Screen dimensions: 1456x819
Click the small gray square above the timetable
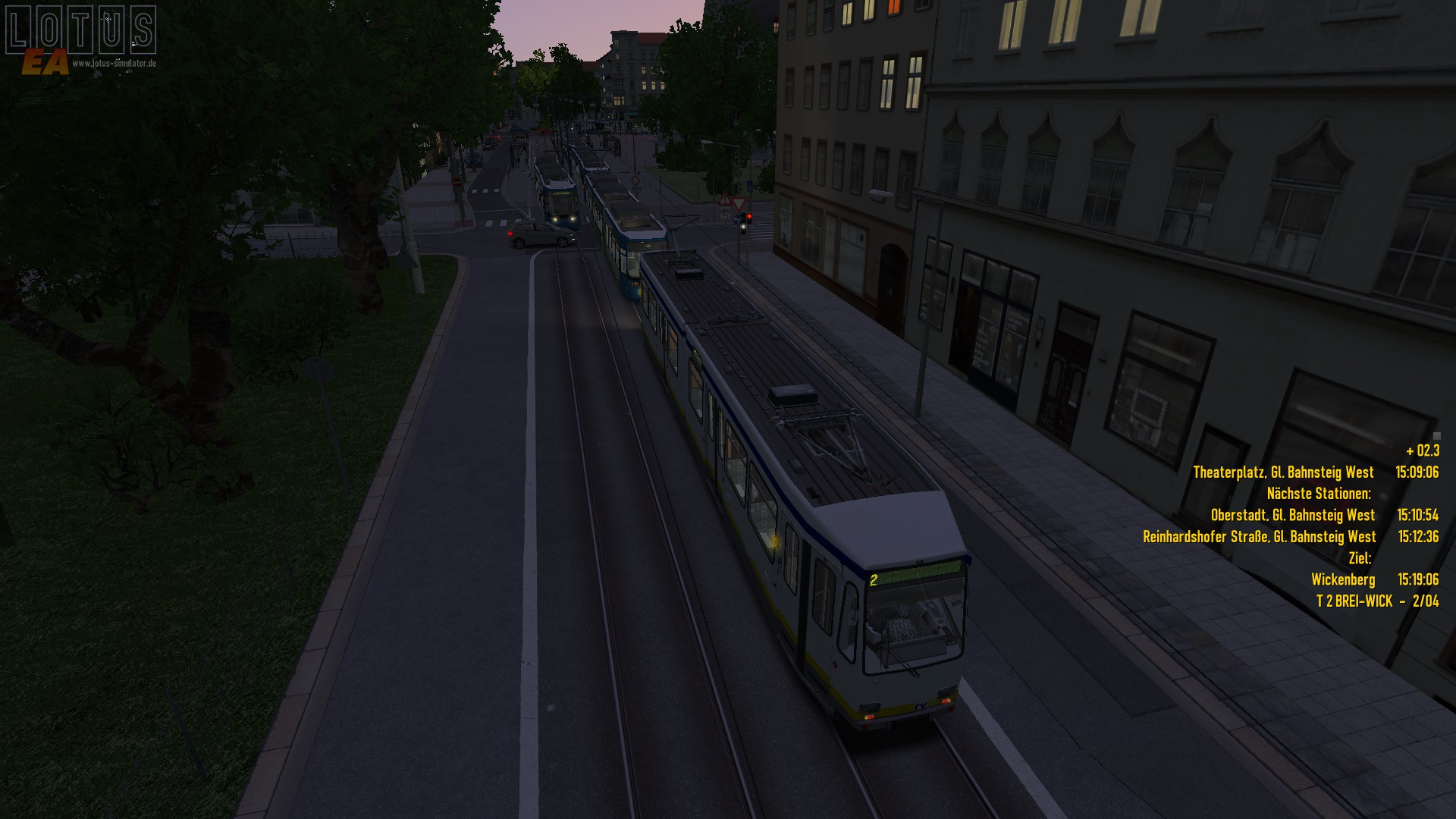click(x=1436, y=436)
